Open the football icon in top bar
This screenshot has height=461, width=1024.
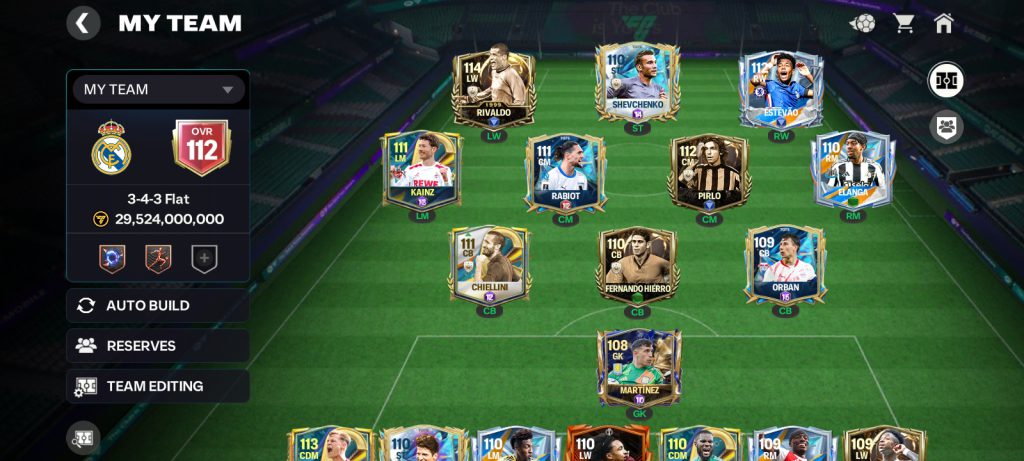click(862, 23)
